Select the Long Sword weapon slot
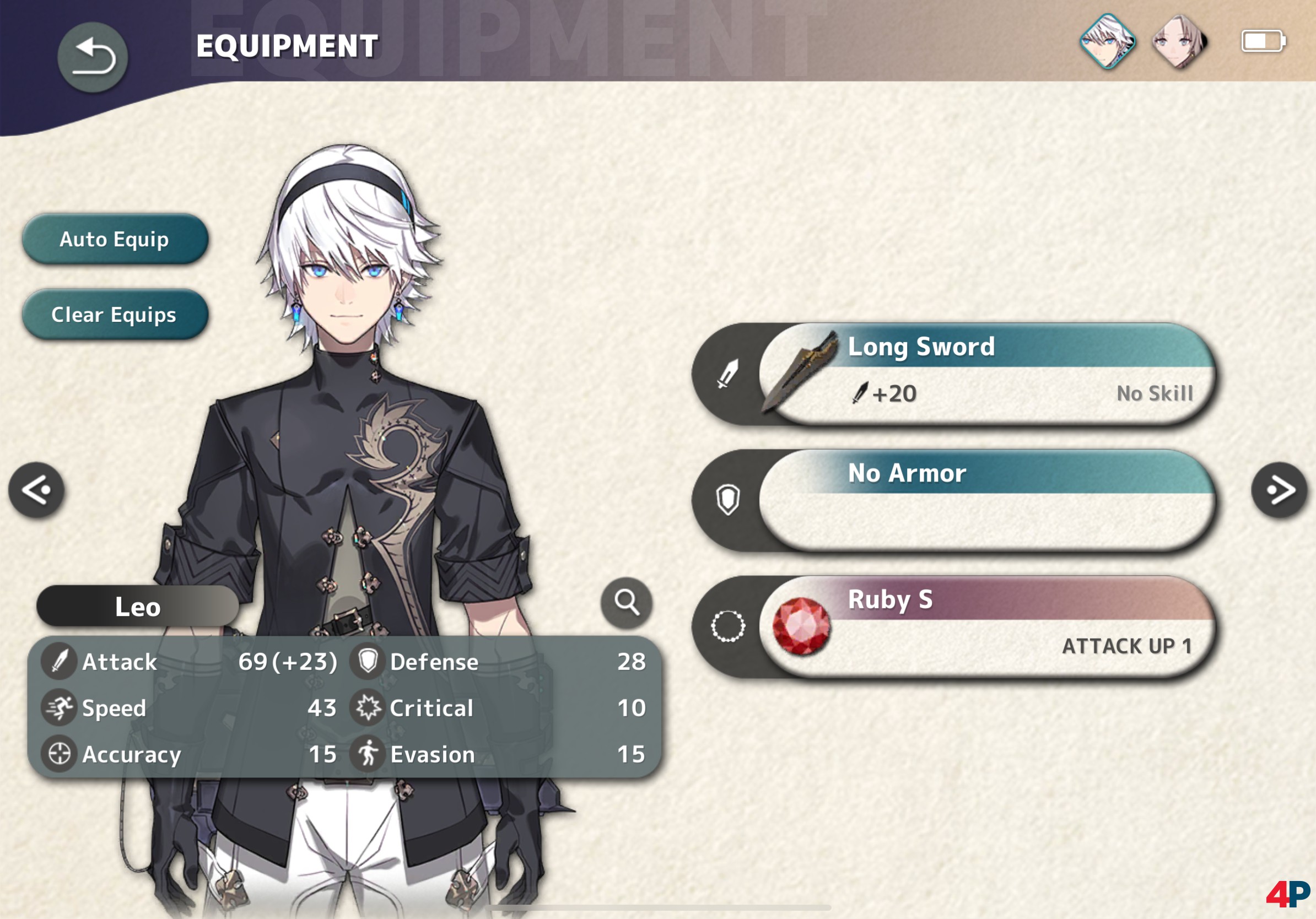The width and height of the screenshot is (1316, 919). point(986,374)
